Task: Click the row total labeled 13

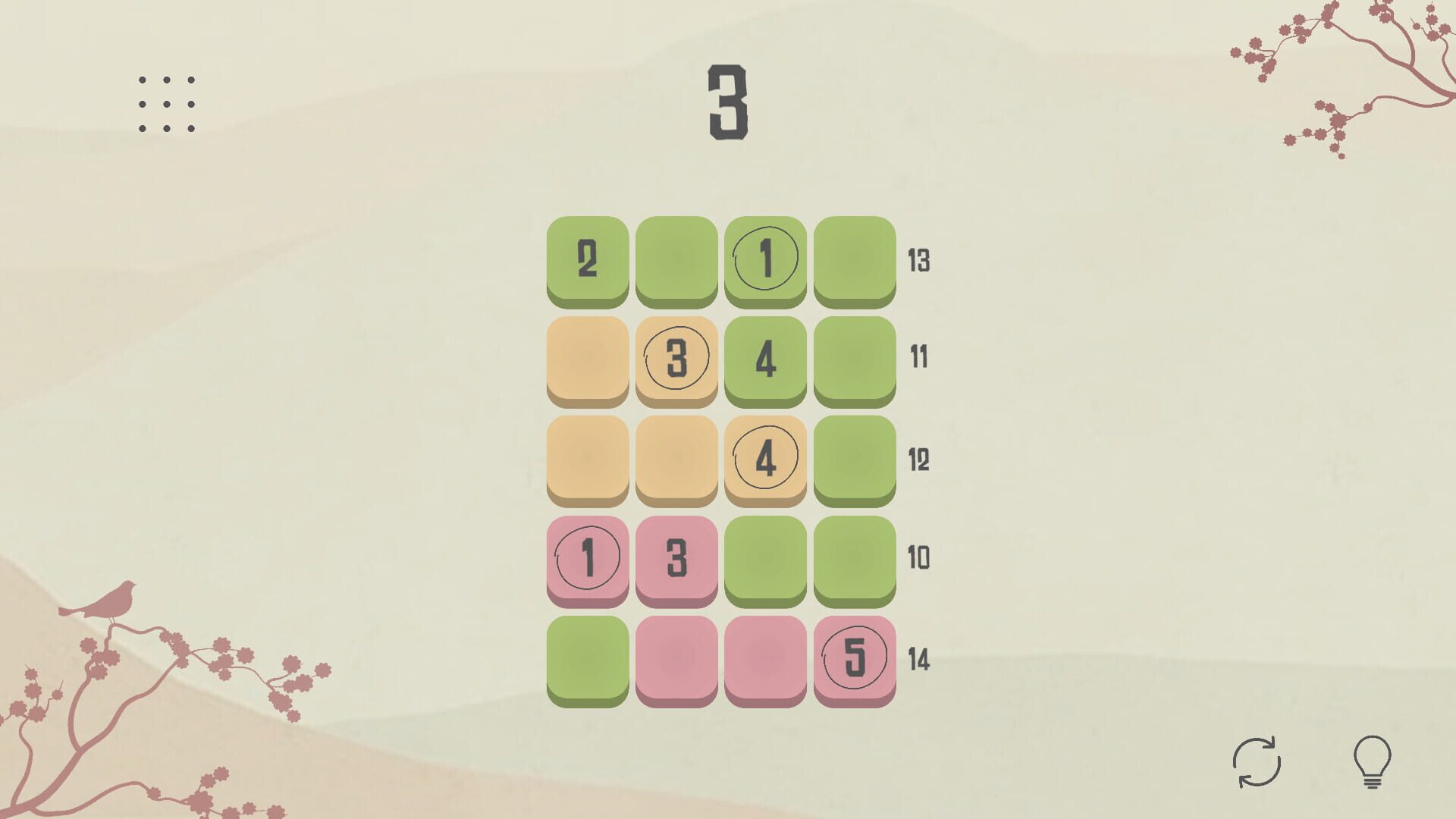Action: click(918, 262)
